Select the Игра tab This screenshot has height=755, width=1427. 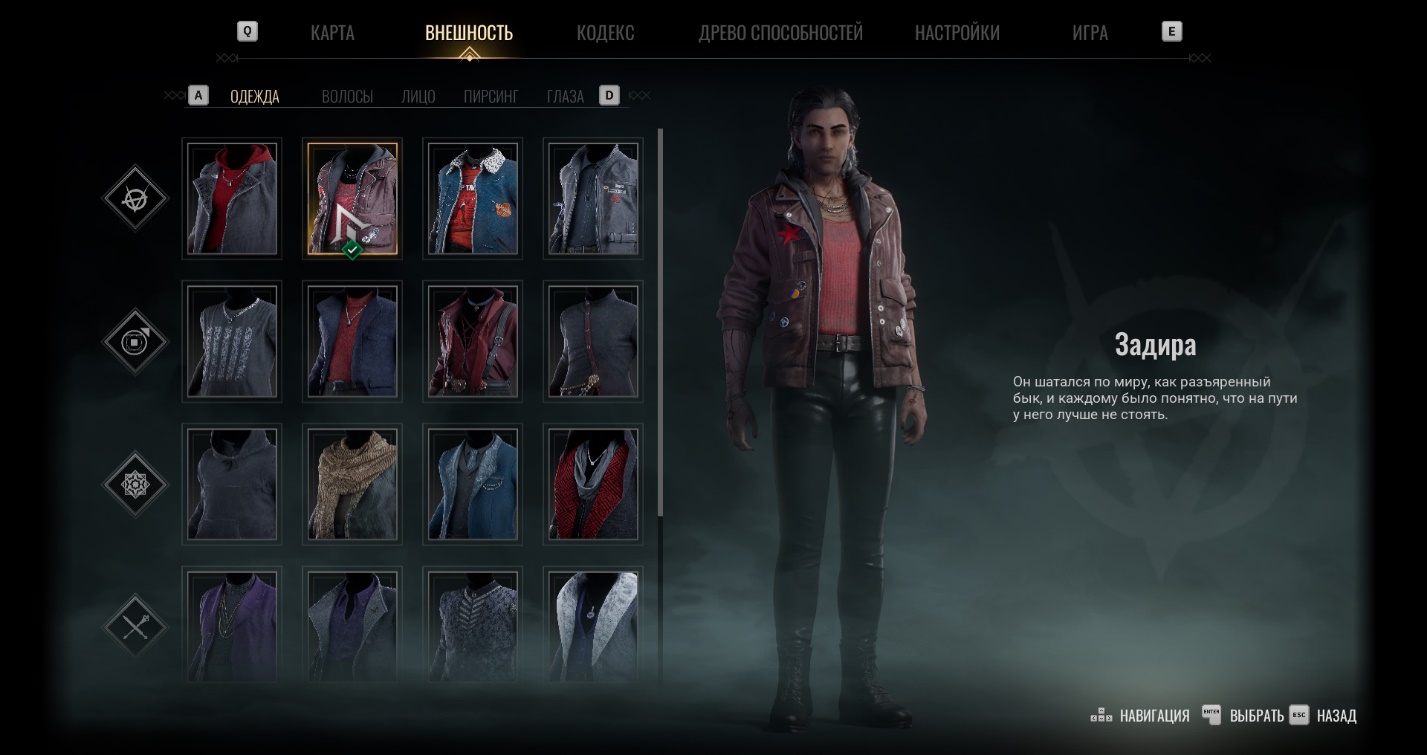click(1089, 32)
